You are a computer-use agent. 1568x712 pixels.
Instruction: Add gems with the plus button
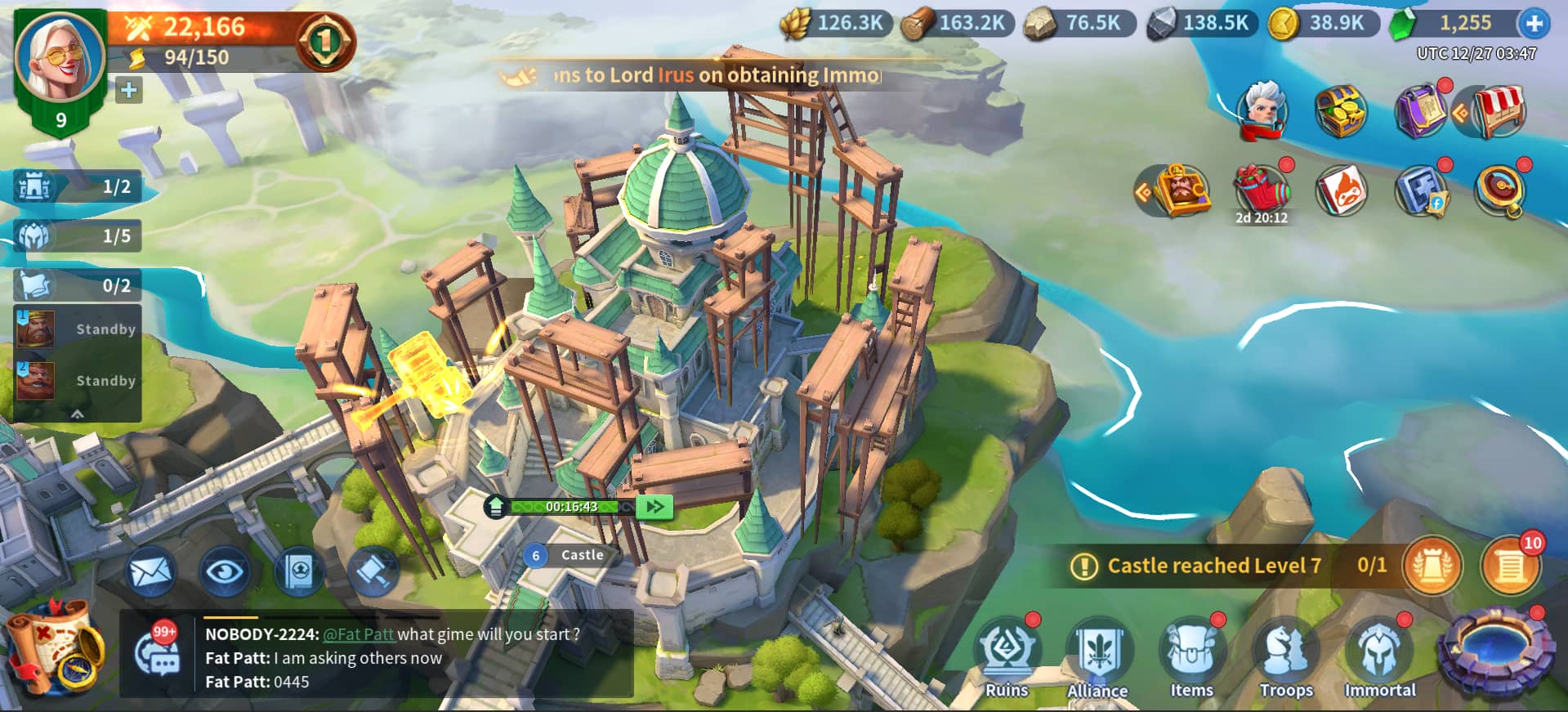click(1534, 24)
